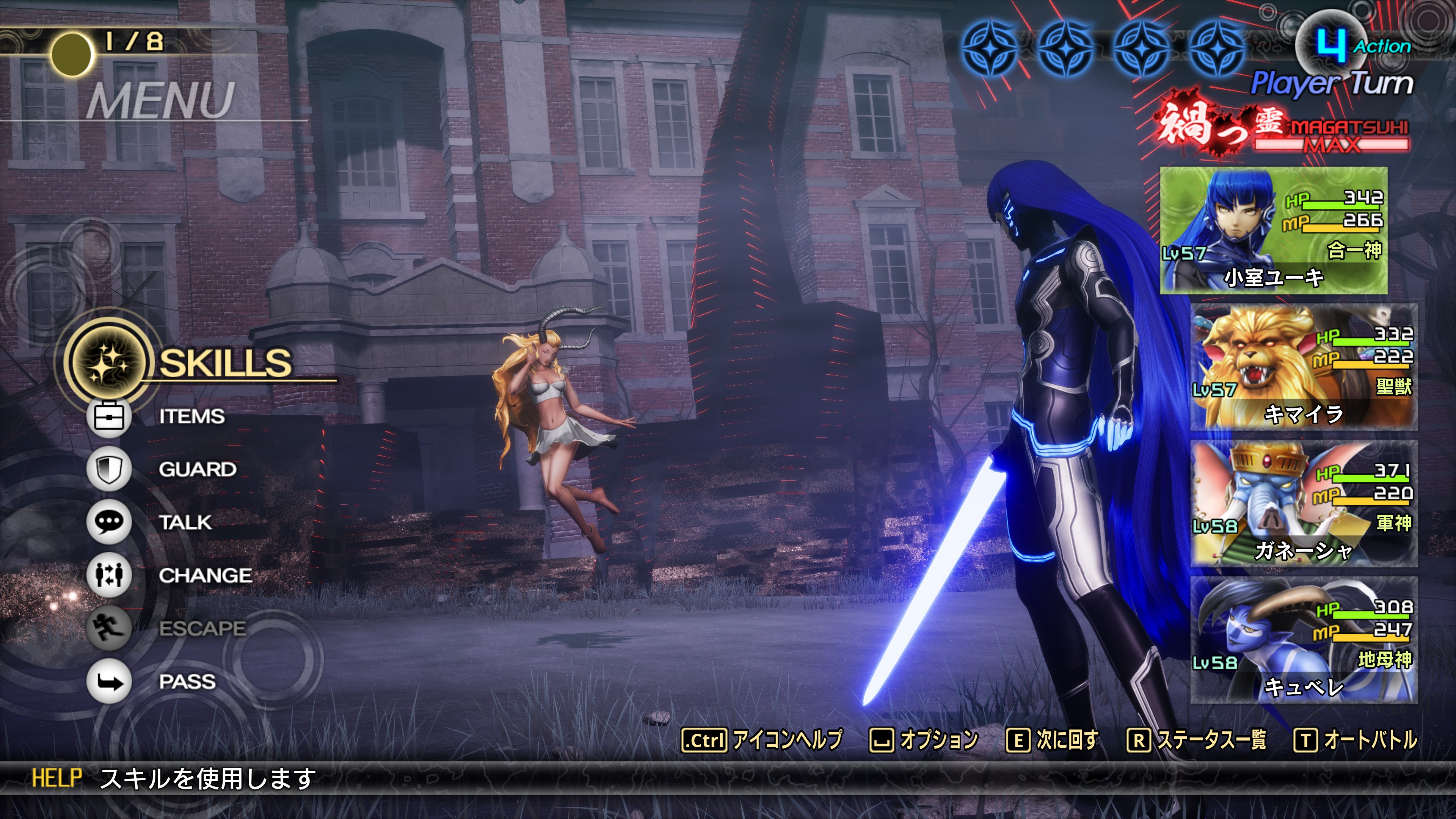Screen dimensions: 1456x819
Task: Select the キマイラ party panel
Action: [x=1304, y=367]
